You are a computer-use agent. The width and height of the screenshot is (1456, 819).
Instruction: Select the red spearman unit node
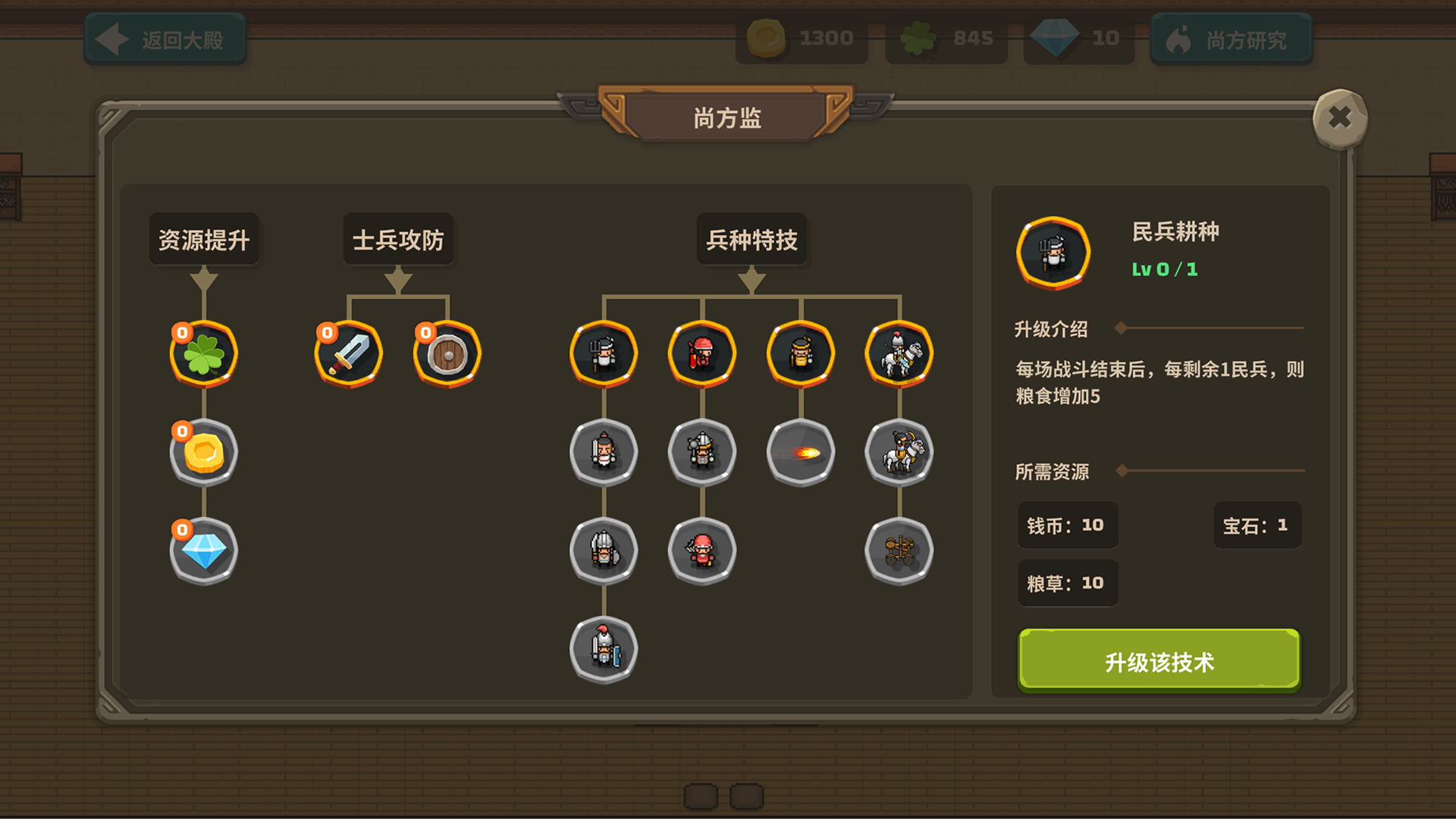coord(701,353)
